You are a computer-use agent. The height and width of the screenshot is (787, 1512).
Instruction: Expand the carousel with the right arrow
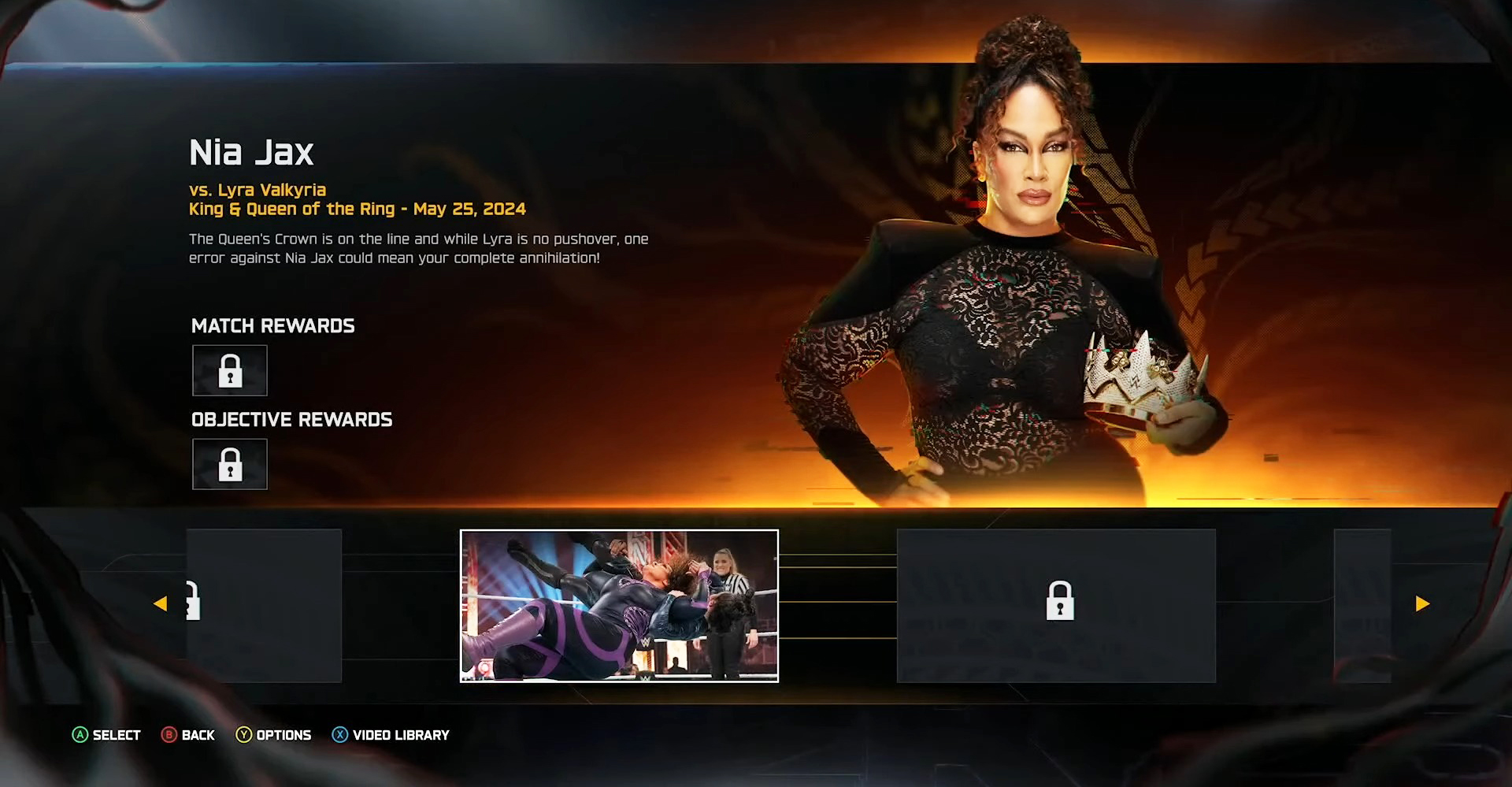(1422, 603)
